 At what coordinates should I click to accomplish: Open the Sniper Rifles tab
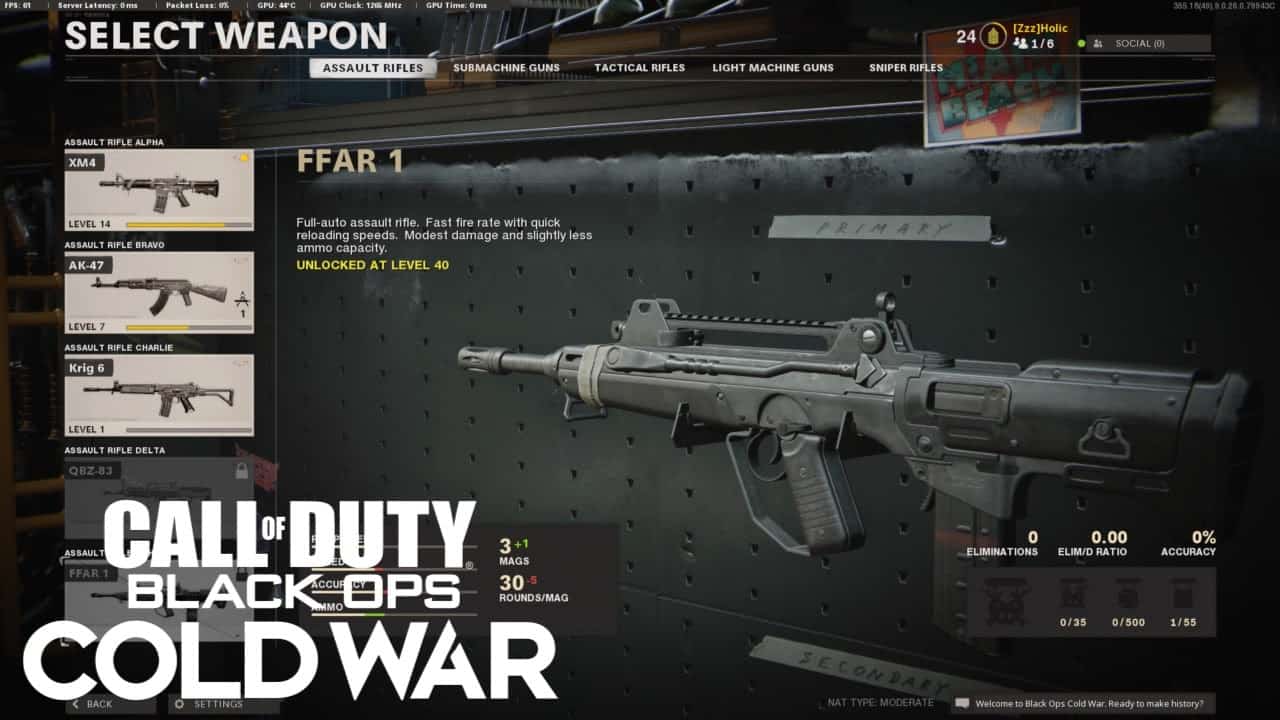click(x=904, y=67)
